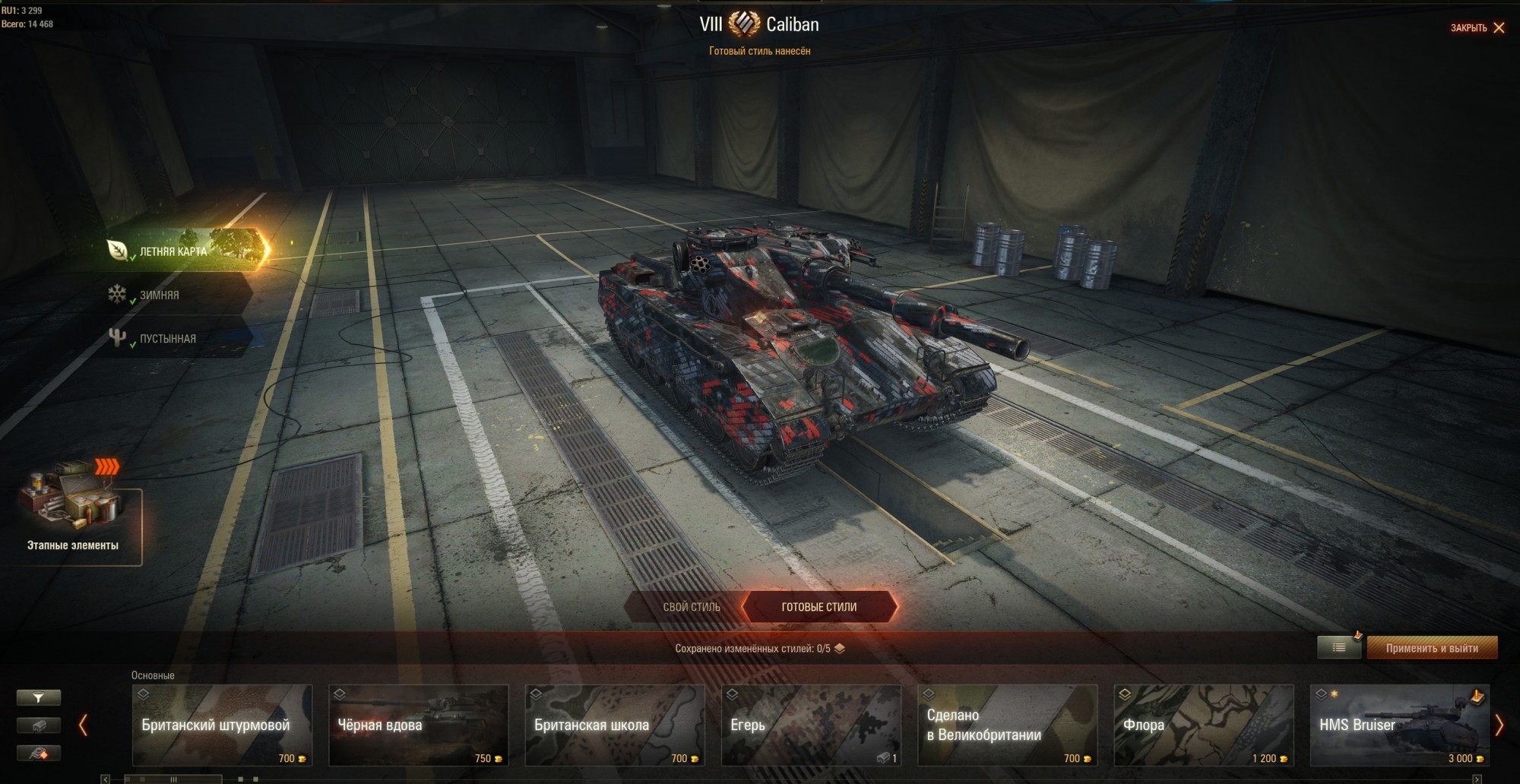
Task: Choose the Флора style card
Action: [1203, 726]
